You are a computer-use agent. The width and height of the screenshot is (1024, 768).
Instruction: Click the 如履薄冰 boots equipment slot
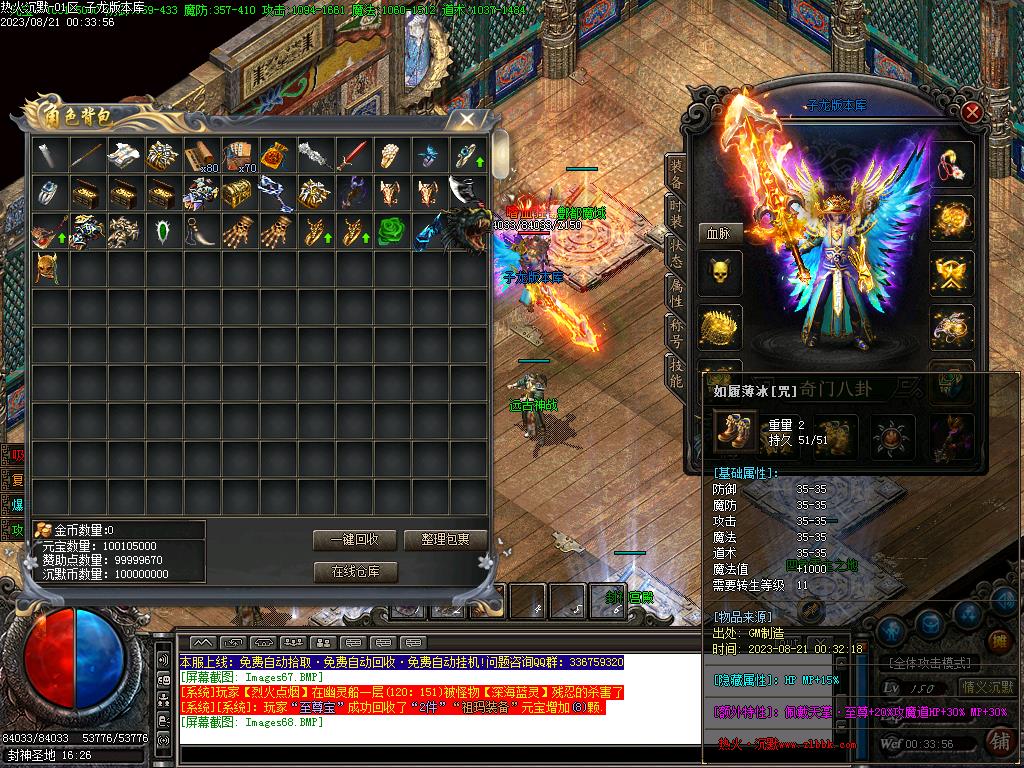click(x=736, y=432)
